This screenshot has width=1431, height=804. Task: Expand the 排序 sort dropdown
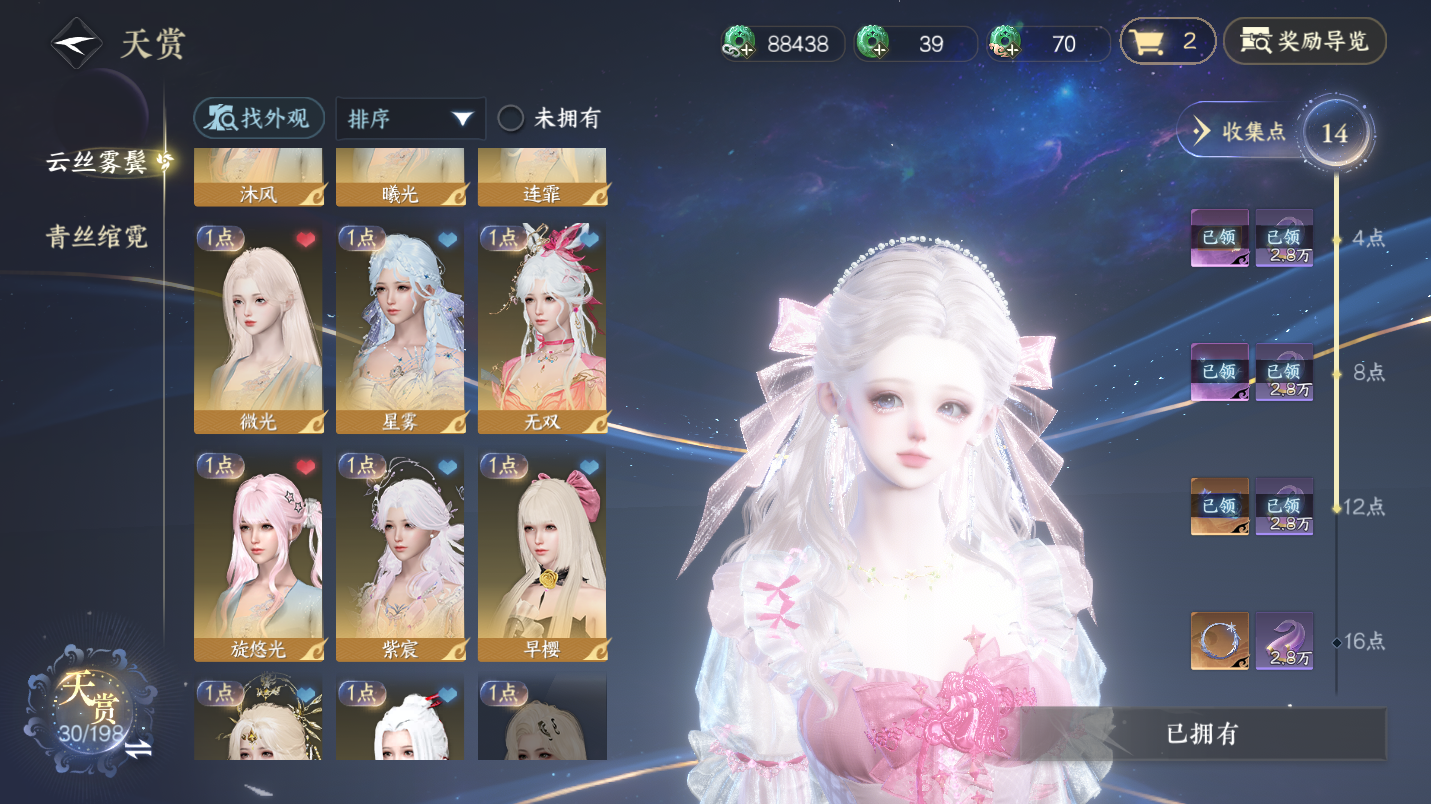pos(410,118)
